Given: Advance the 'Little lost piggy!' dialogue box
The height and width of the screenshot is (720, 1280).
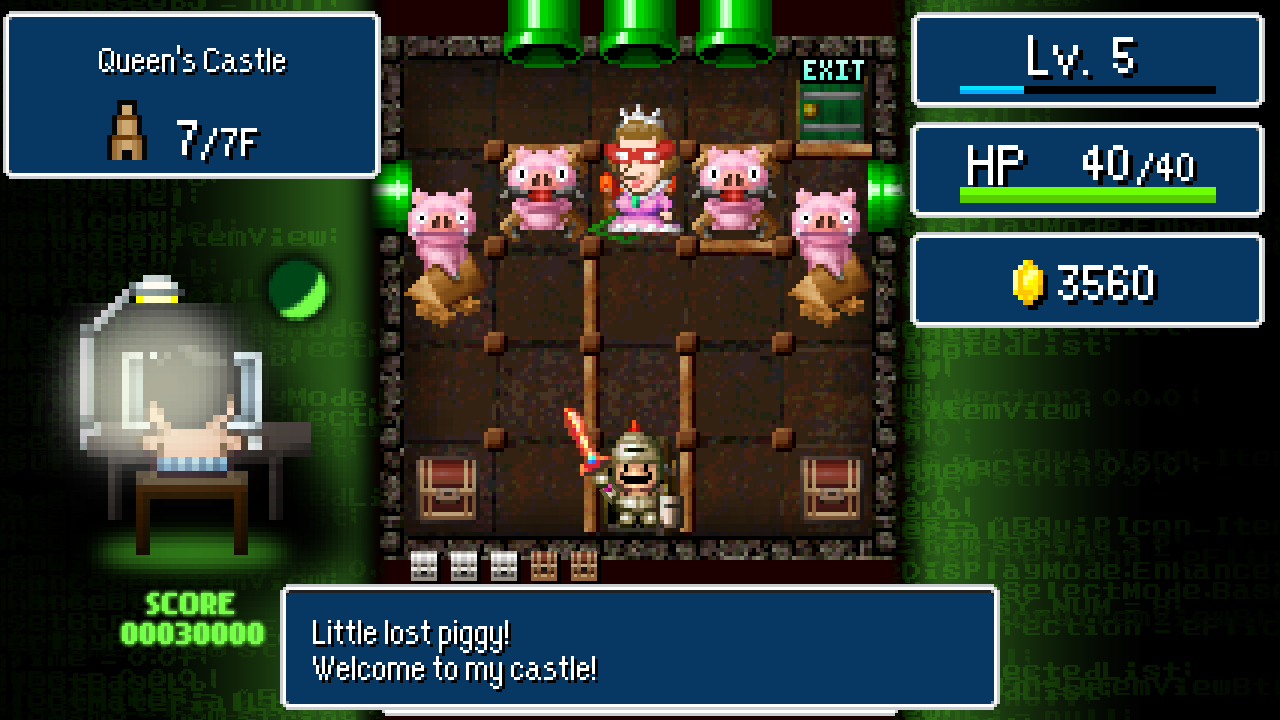Looking at the screenshot, I should (640, 650).
